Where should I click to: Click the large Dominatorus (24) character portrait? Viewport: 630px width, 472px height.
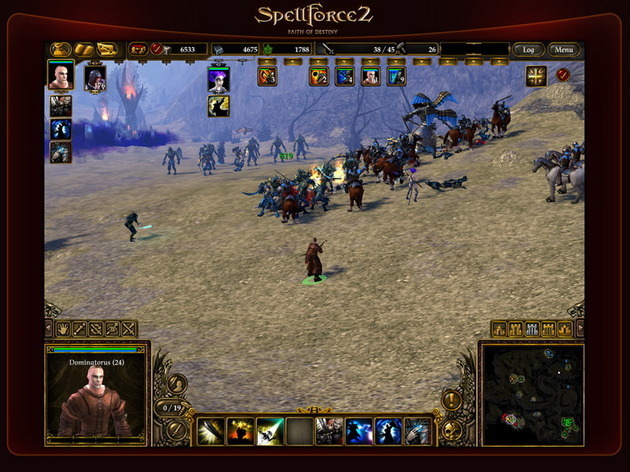tap(96, 400)
